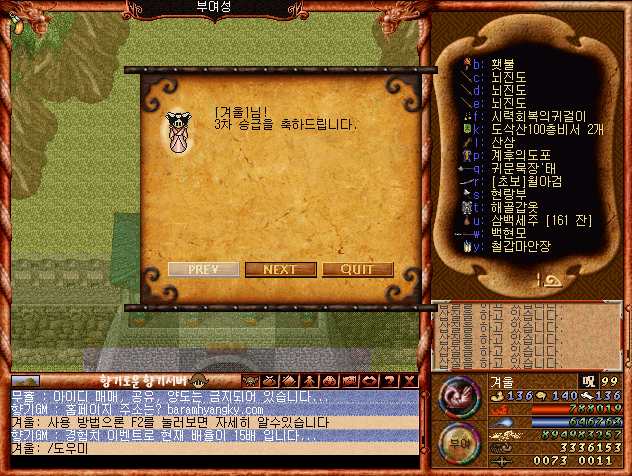This screenshot has height=476, width=632.
Task: Select the 현랑부 axe item
Action: [x=510, y=194]
